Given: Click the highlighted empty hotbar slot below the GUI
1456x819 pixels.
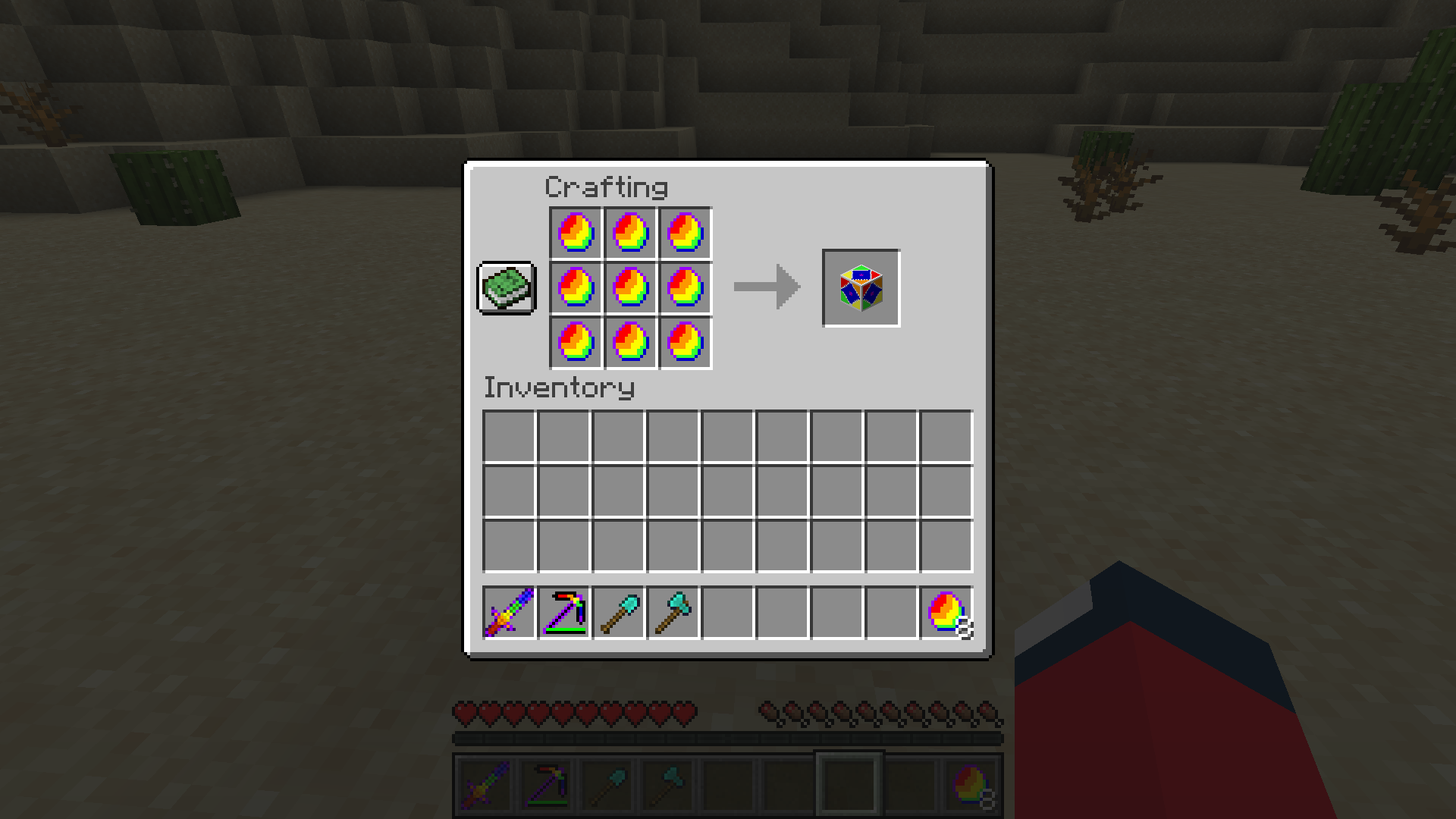Looking at the screenshot, I should pos(848,783).
